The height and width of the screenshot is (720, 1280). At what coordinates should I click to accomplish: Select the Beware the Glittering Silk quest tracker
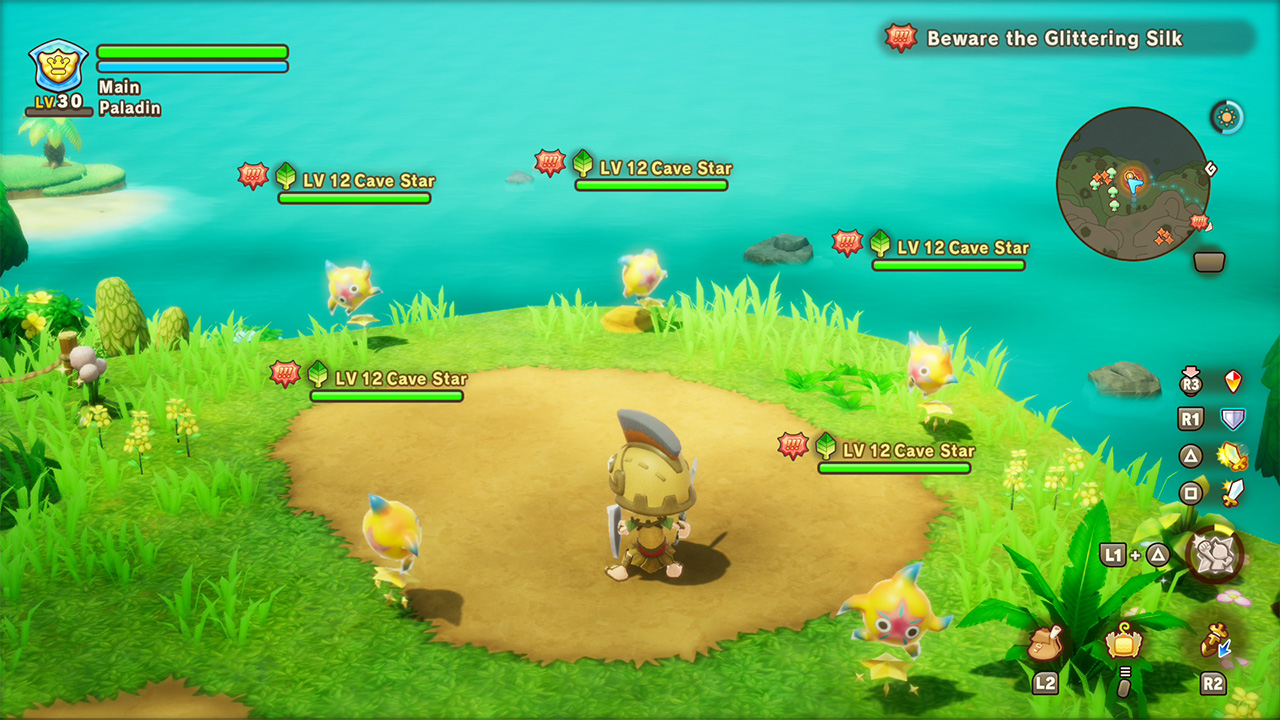[1054, 39]
